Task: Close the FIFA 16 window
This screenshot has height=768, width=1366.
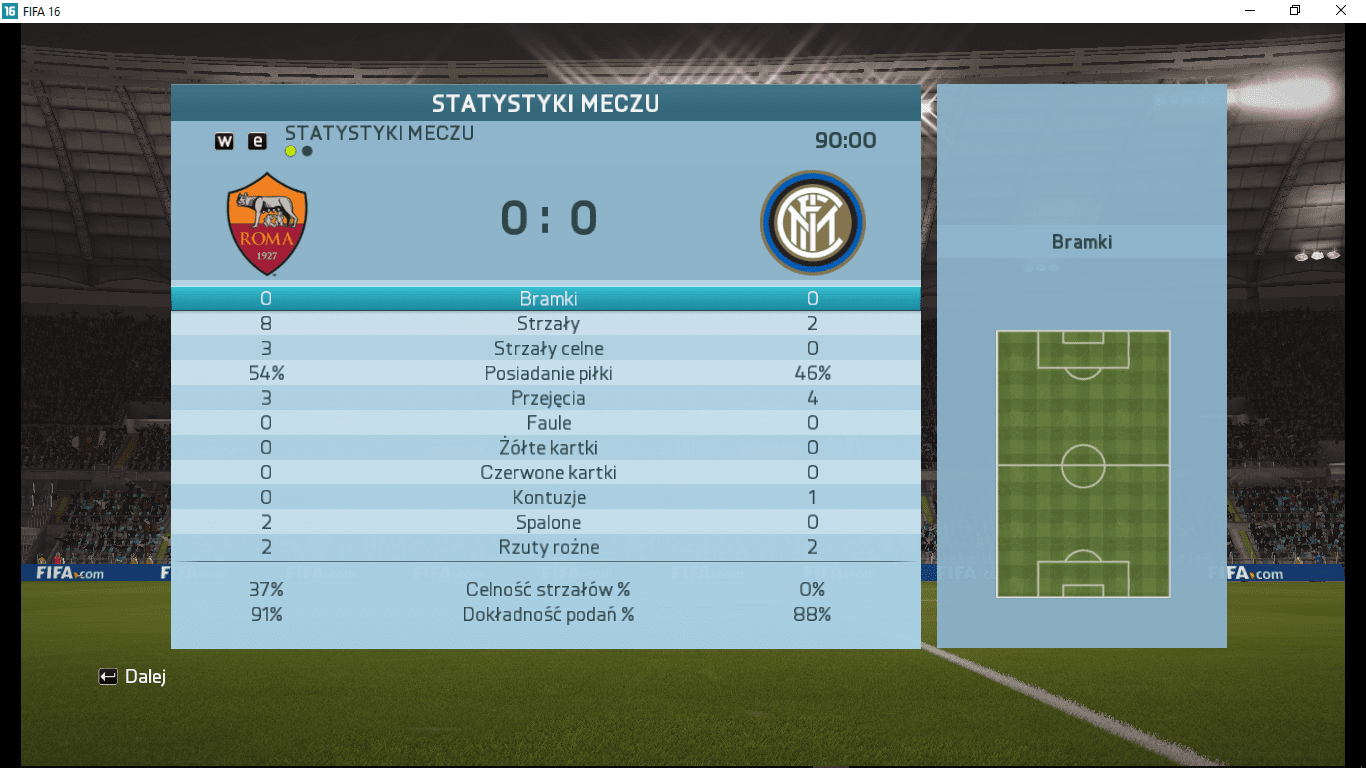Action: 1341,10
